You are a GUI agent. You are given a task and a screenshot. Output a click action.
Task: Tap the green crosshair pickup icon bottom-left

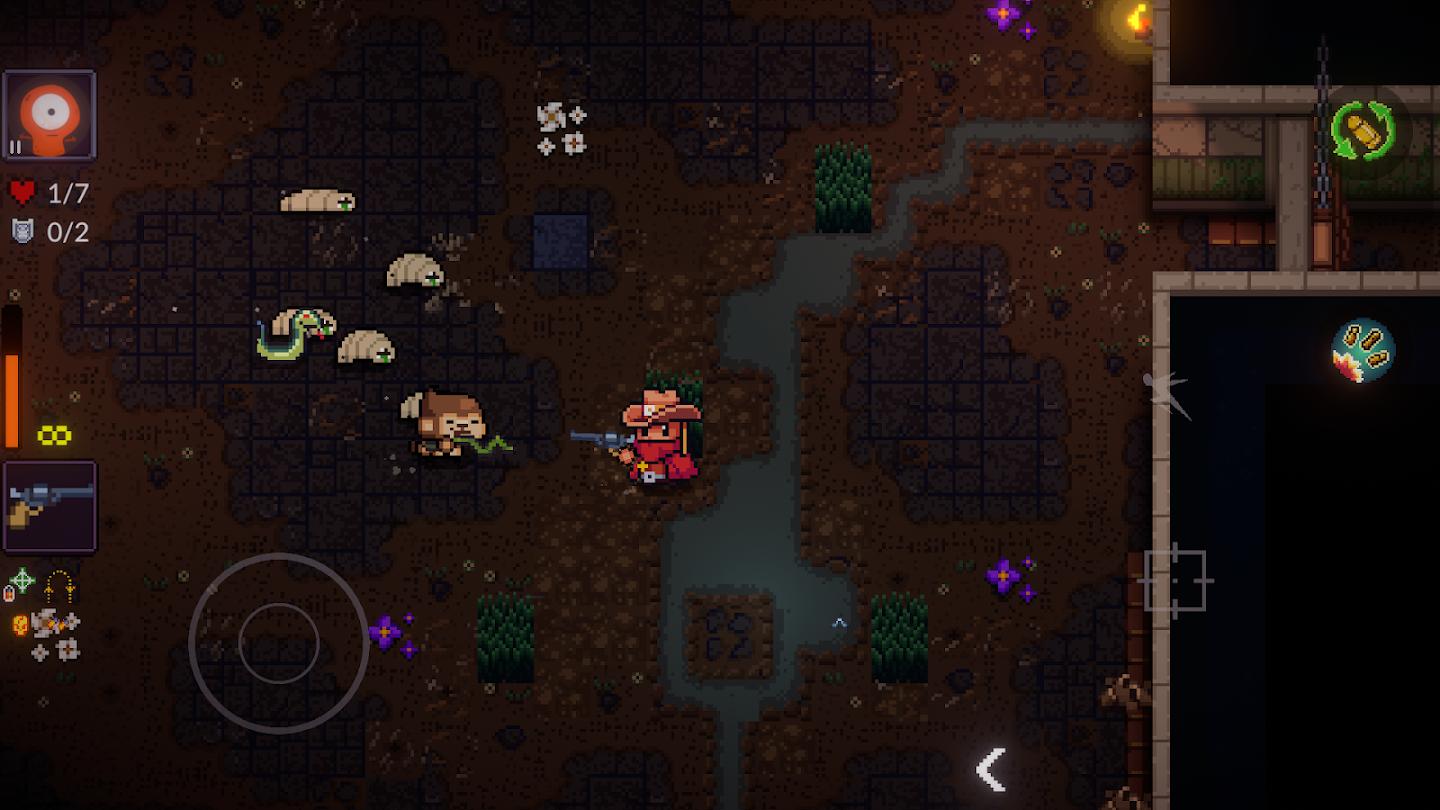point(21,578)
